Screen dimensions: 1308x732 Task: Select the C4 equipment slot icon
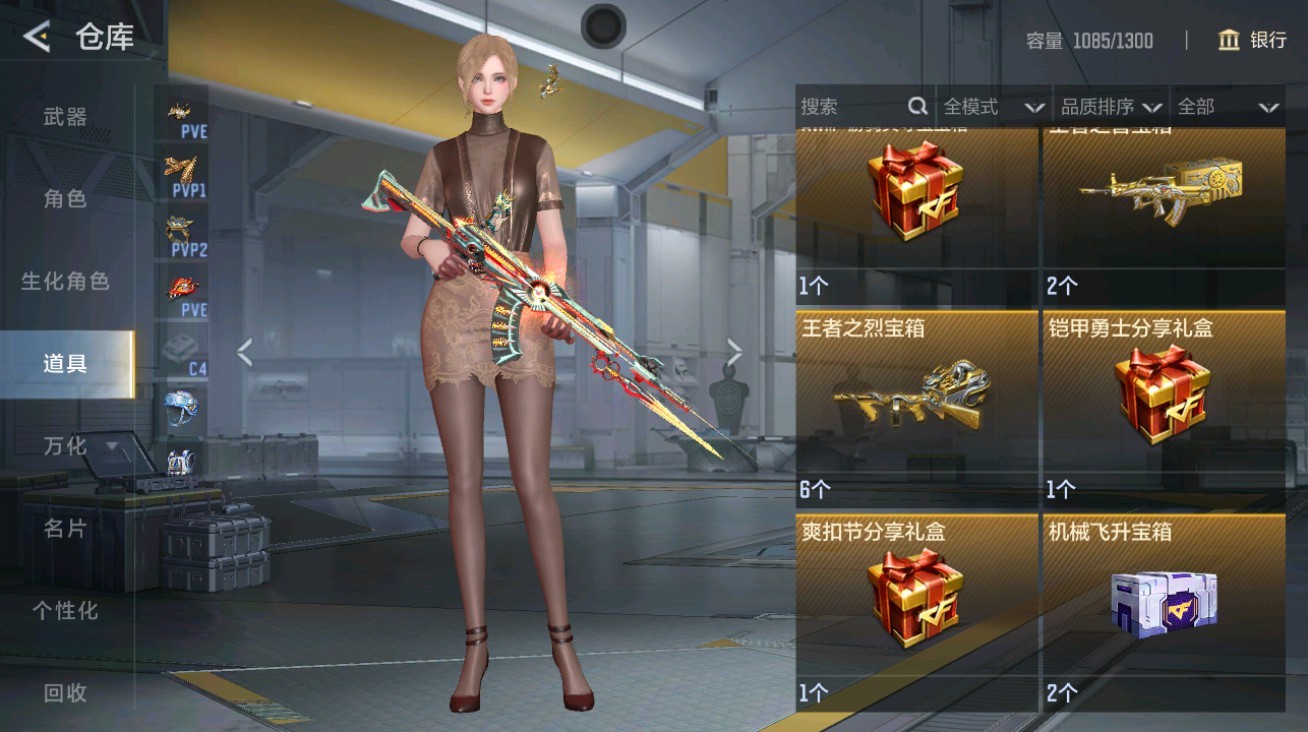[x=180, y=347]
